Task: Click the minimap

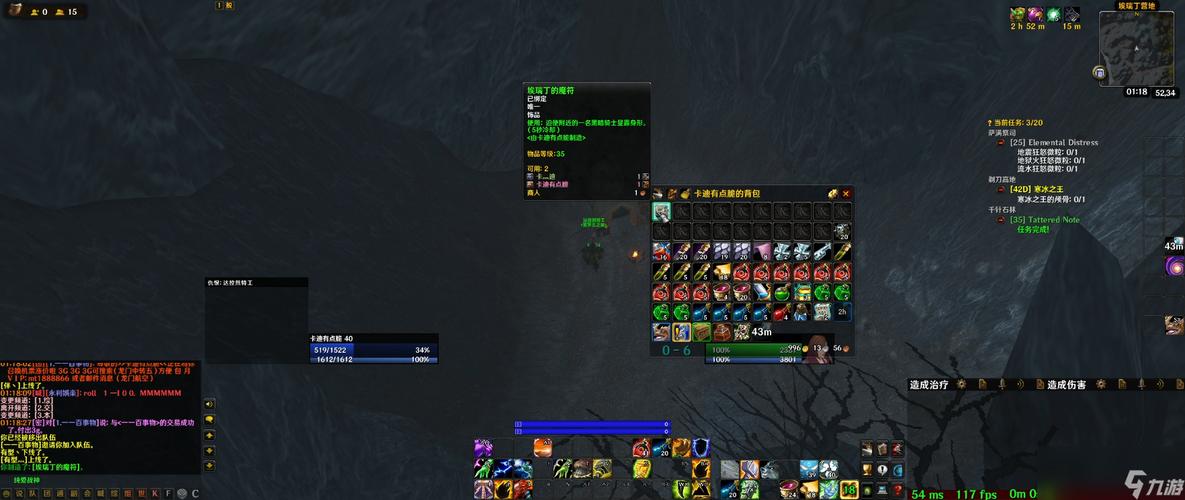Action: [1140, 48]
